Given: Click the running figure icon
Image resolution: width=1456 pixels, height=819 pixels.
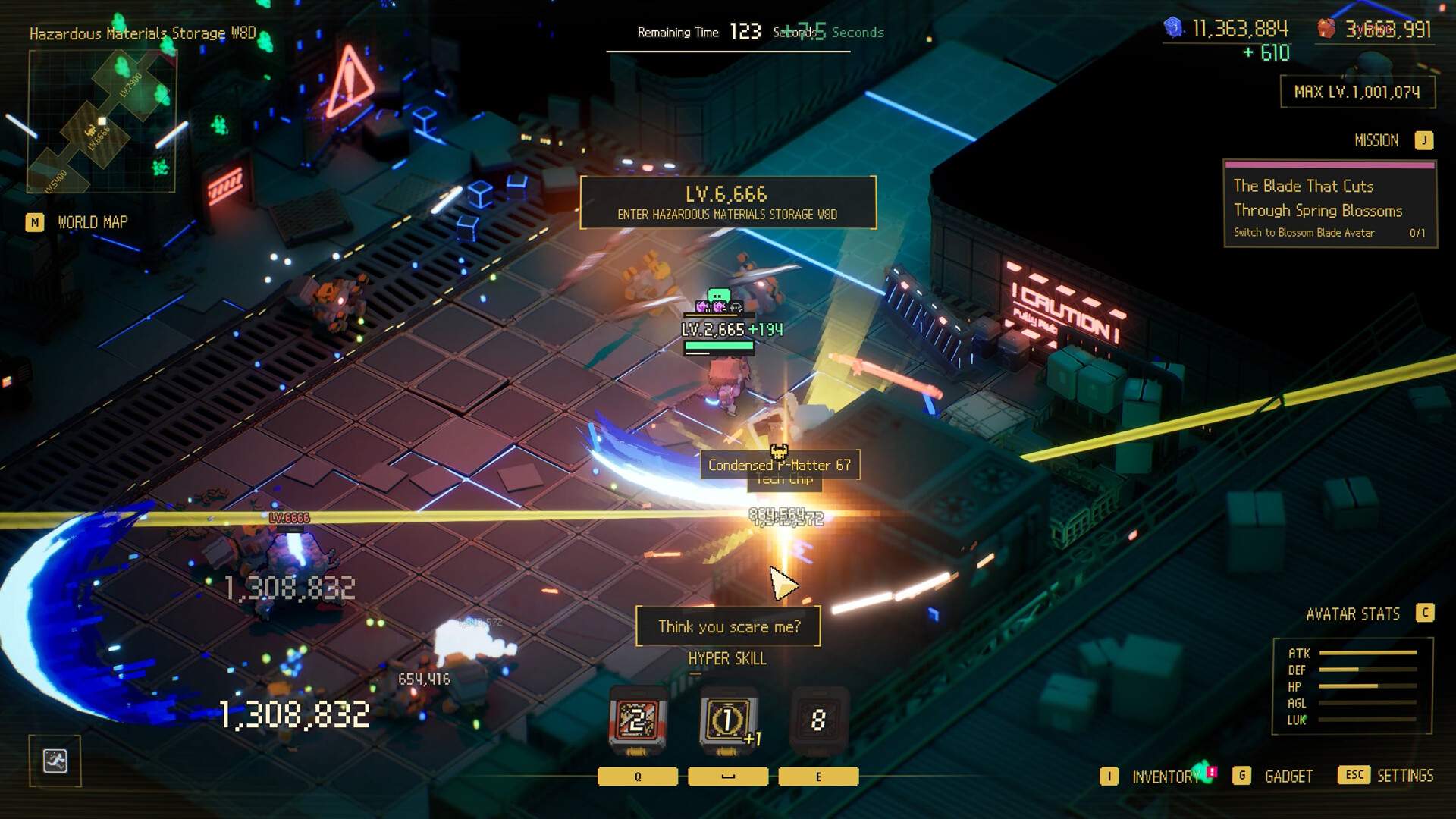Looking at the screenshot, I should coord(55,761).
